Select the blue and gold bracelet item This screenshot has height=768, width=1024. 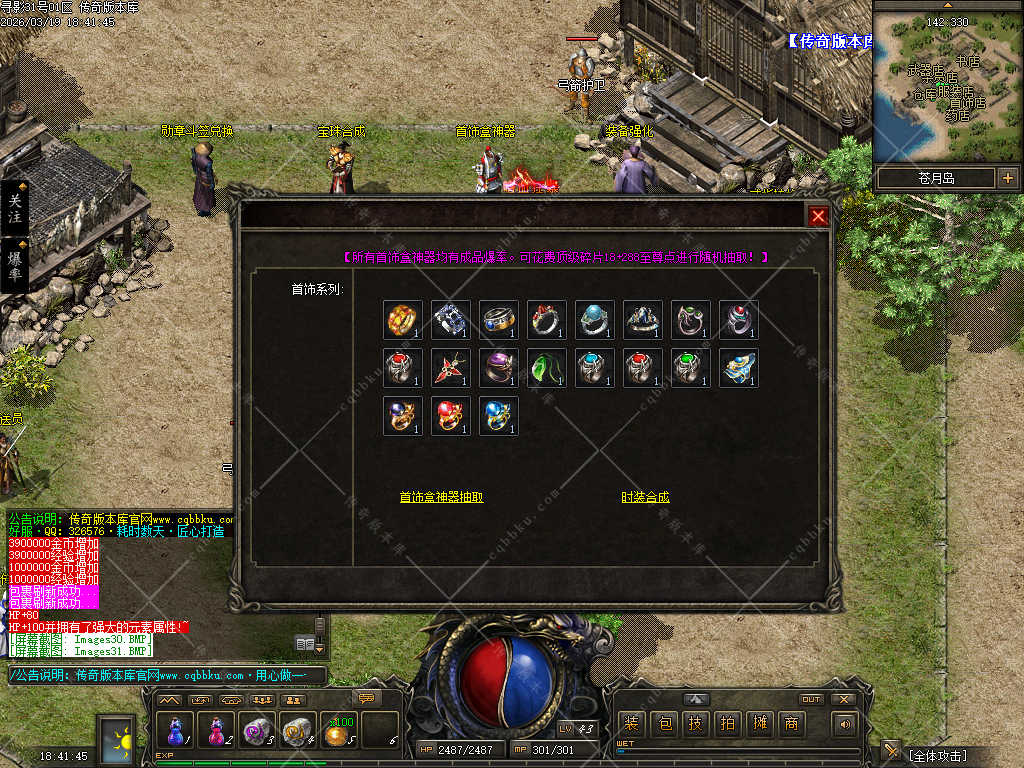click(x=739, y=368)
